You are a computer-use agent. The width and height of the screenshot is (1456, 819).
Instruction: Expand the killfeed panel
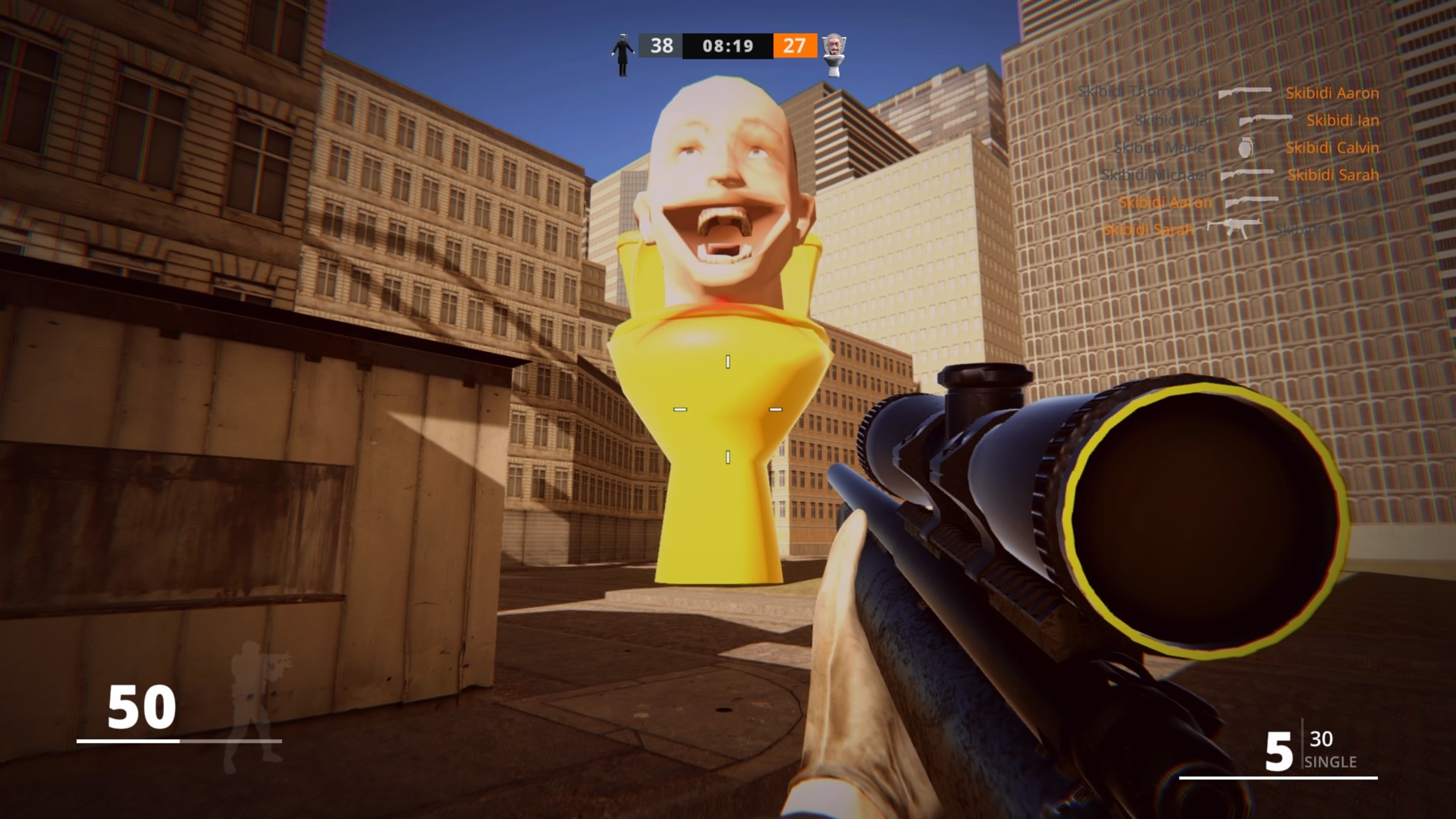[x=1244, y=161]
